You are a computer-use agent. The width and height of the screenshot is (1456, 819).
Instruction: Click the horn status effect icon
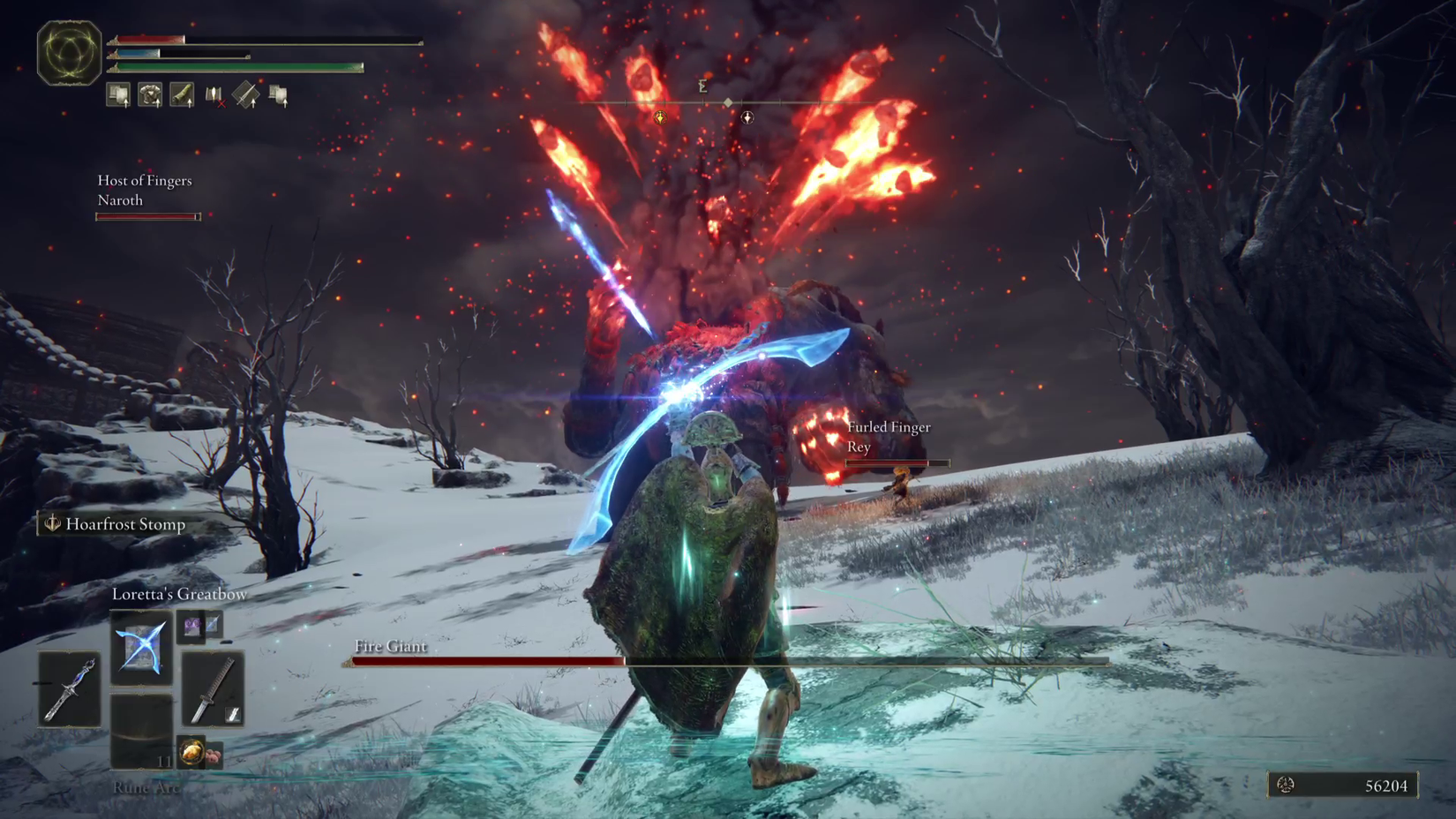[181, 94]
